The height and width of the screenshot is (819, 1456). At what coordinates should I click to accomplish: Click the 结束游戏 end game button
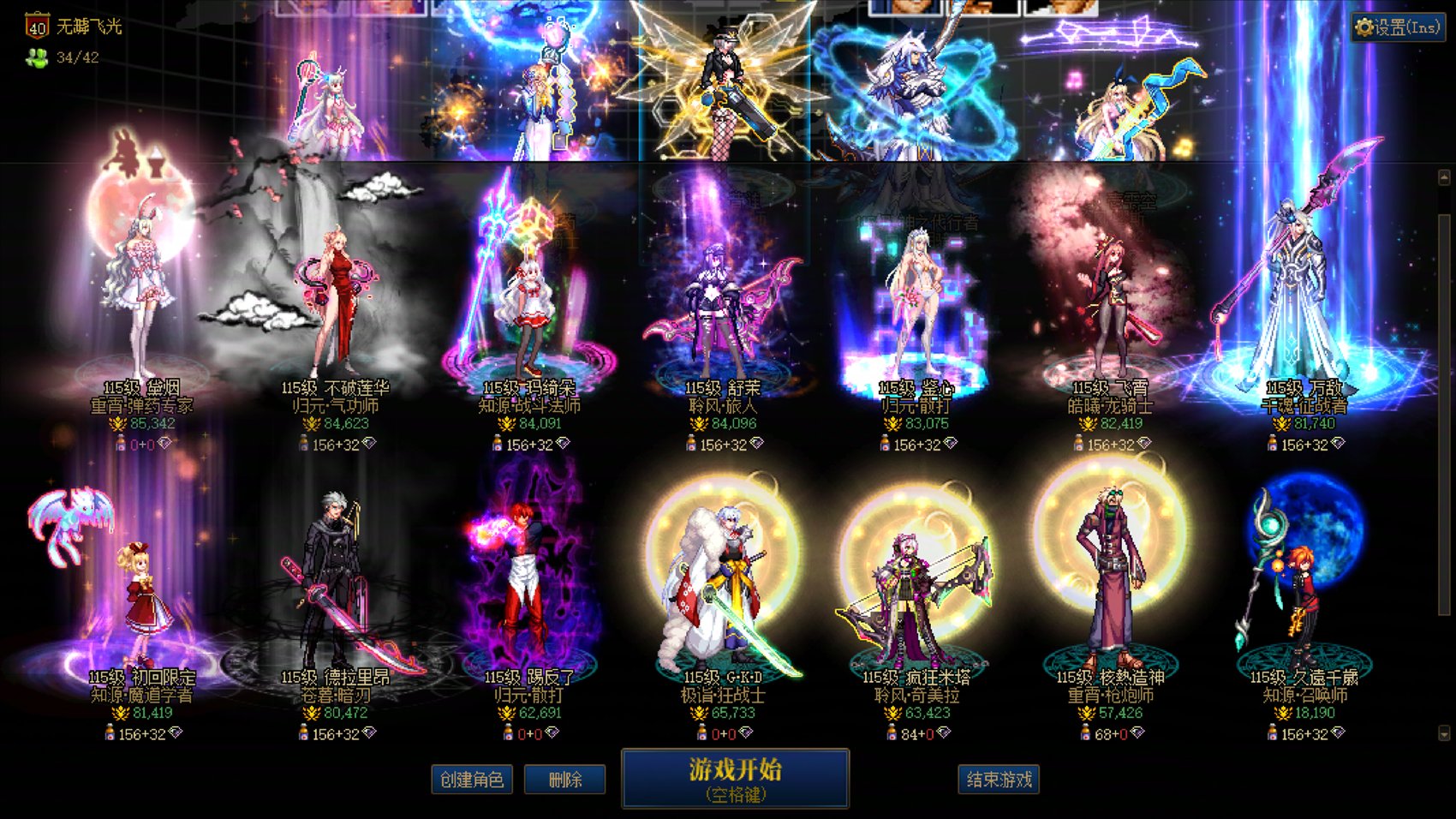point(1000,780)
